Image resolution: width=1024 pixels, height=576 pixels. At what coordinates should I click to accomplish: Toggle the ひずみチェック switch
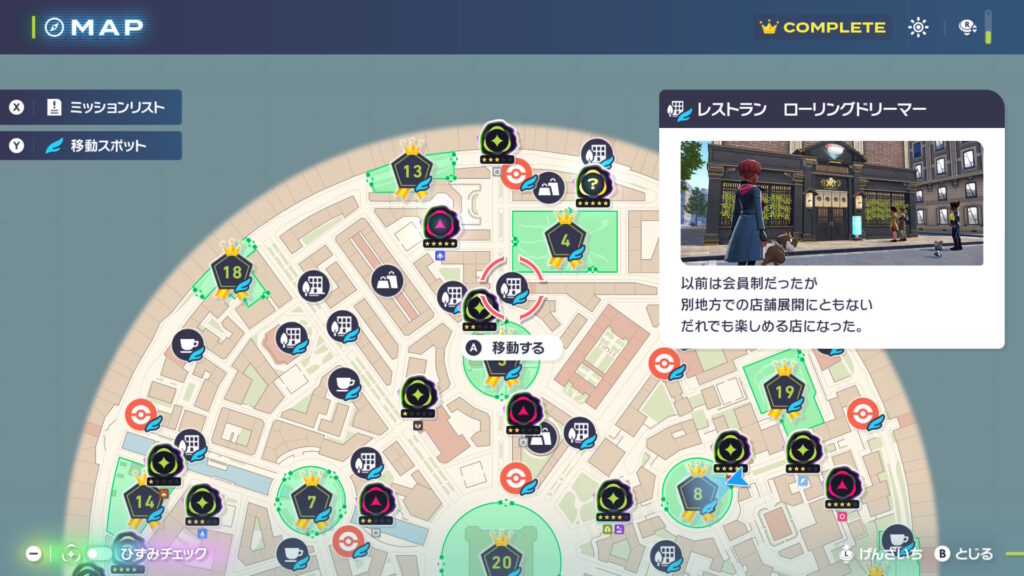click(x=98, y=553)
